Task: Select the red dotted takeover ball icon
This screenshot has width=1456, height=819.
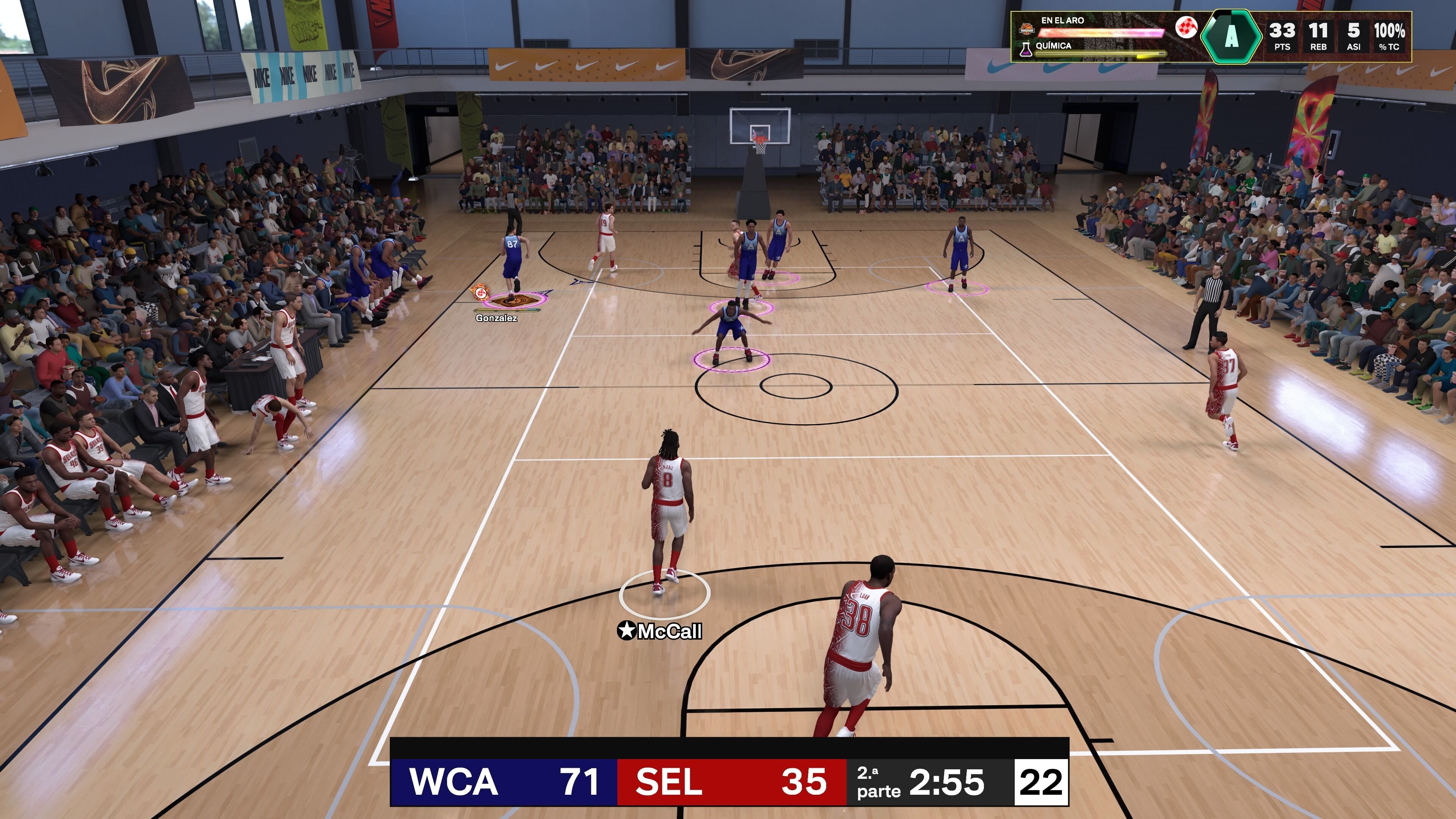Action: coord(1186,27)
